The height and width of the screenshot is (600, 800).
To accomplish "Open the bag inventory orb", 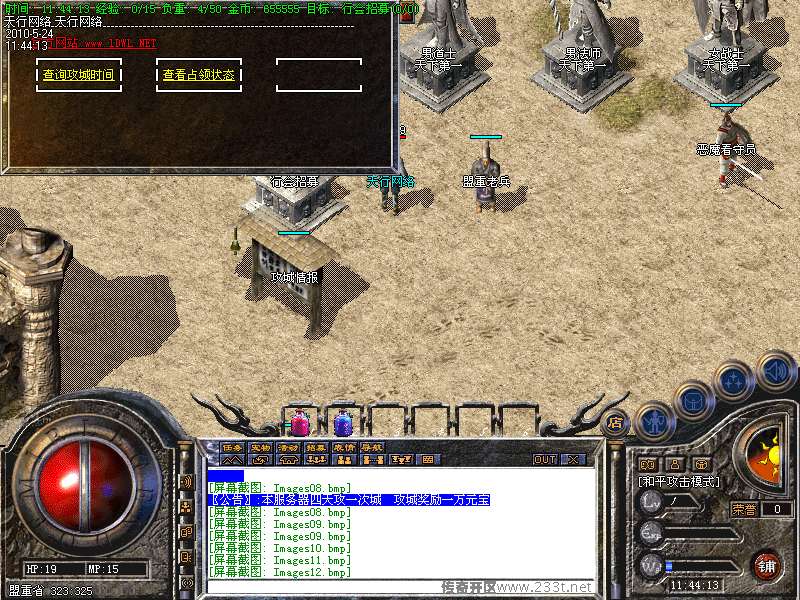I will coord(692,399).
